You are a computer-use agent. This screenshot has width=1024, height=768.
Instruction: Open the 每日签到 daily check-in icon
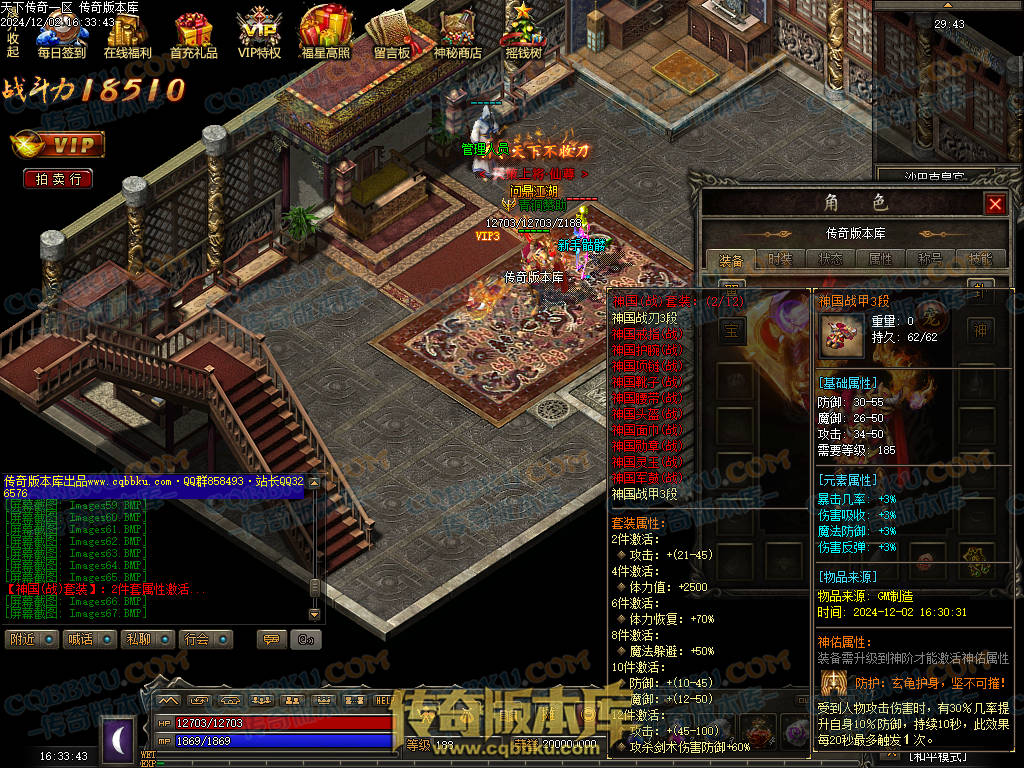[x=61, y=36]
